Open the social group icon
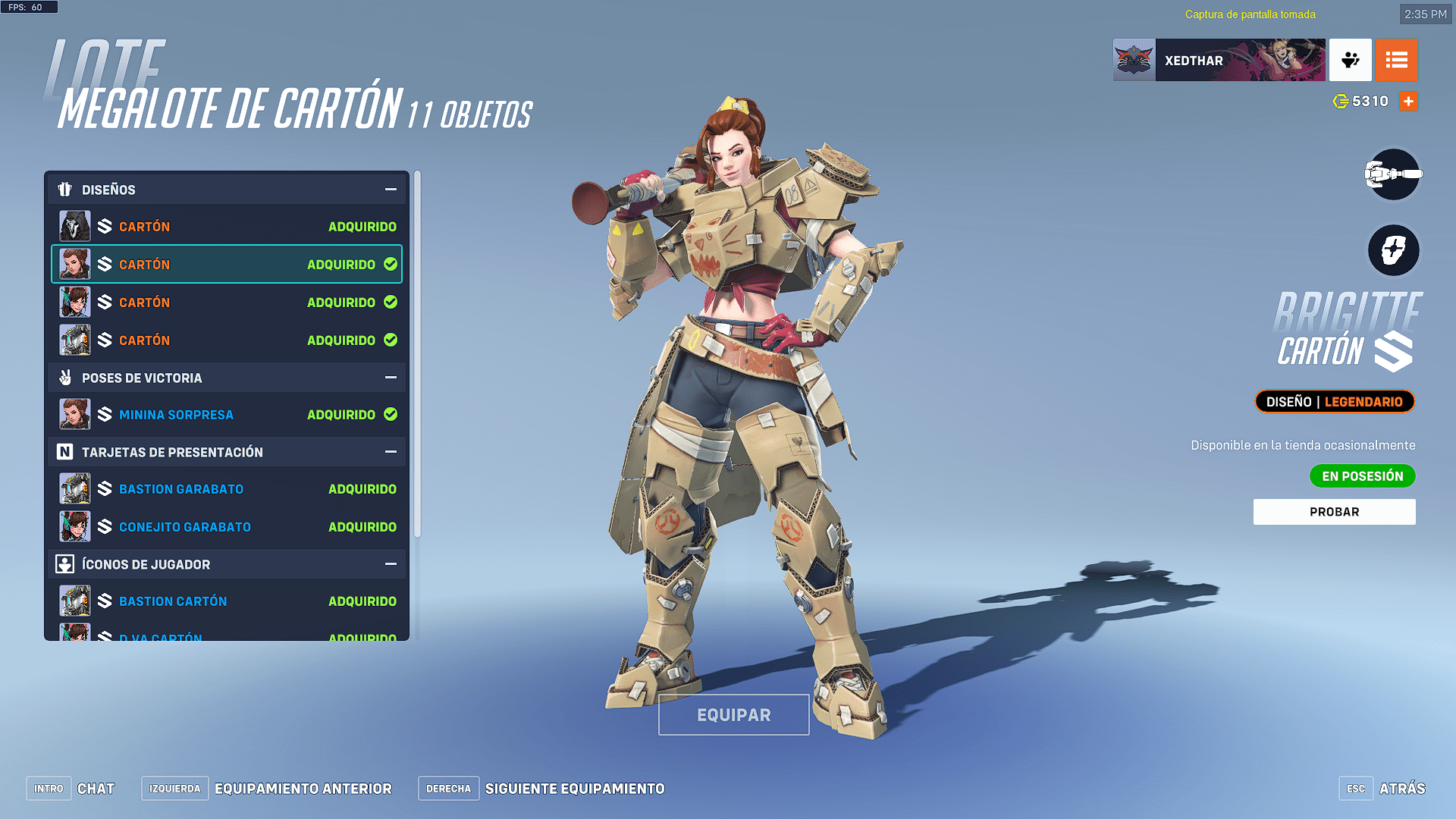This screenshot has height=819, width=1456. point(1350,60)
